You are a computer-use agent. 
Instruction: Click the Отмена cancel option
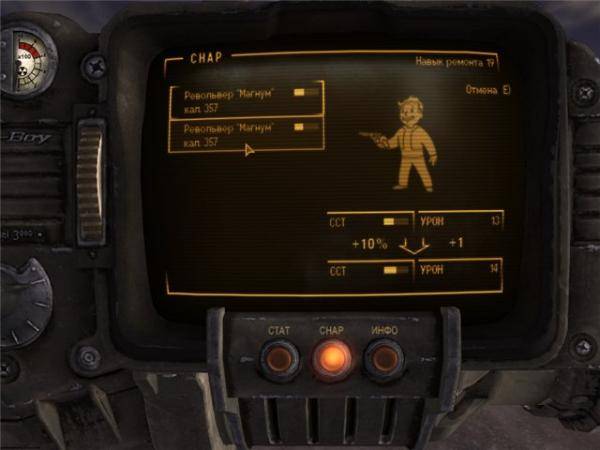tap(488, 90)
